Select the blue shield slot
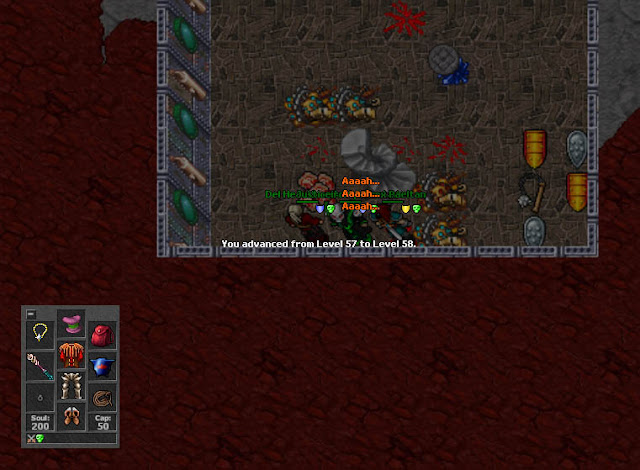640x470 pixels. coord(101,365)
